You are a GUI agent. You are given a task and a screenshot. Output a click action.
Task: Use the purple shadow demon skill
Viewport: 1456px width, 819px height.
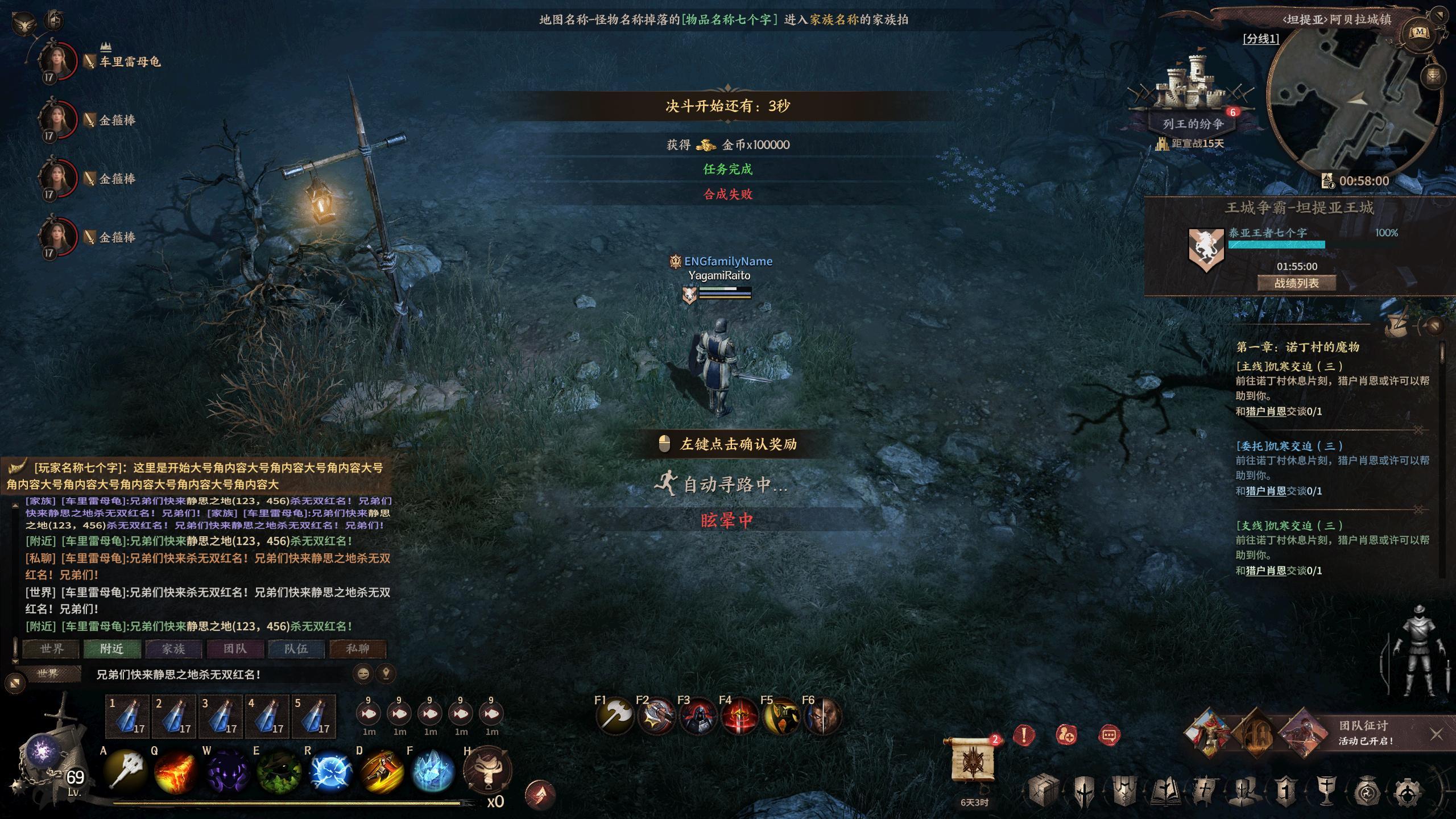[226, 772]
